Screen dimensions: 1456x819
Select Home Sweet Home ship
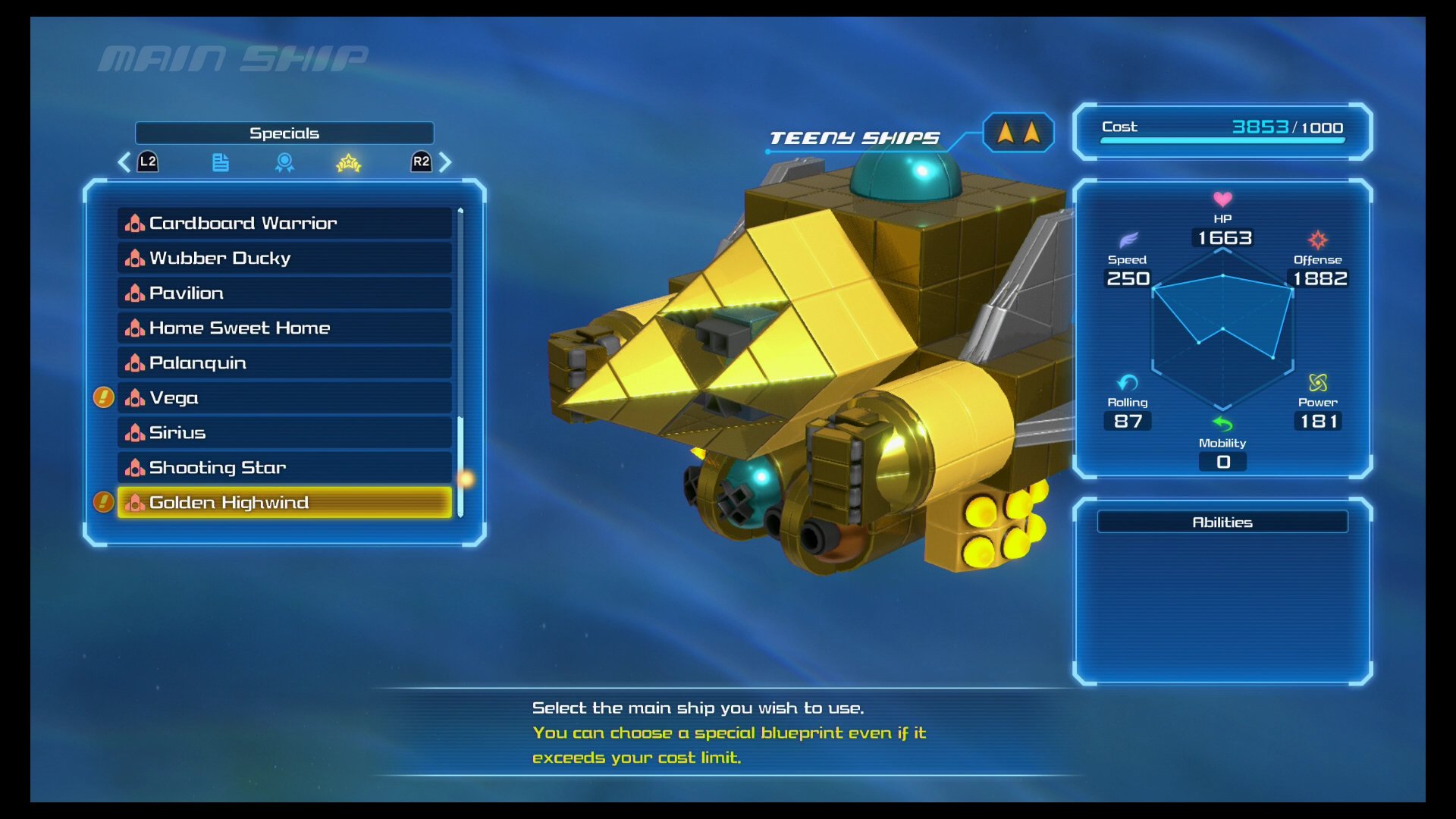pyautogui.click(x=284, y=328)
